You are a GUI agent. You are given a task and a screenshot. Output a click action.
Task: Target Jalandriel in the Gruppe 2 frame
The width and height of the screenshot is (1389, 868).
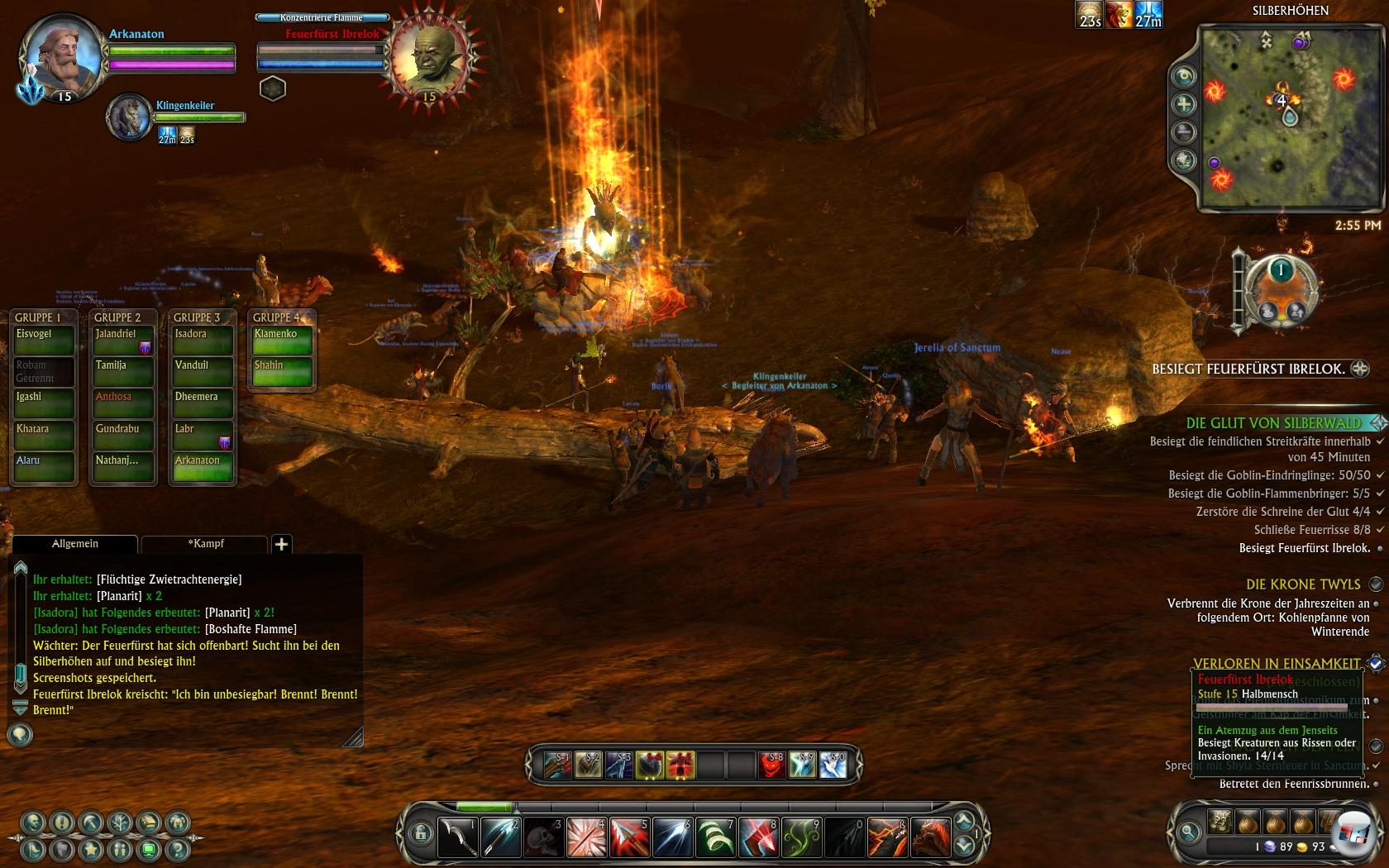[122, 340]
